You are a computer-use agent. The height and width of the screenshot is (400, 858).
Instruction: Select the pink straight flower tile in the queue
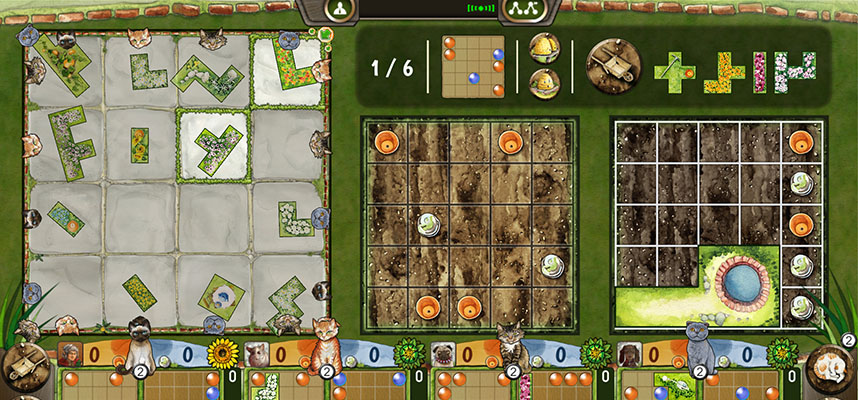click(759, 72)
